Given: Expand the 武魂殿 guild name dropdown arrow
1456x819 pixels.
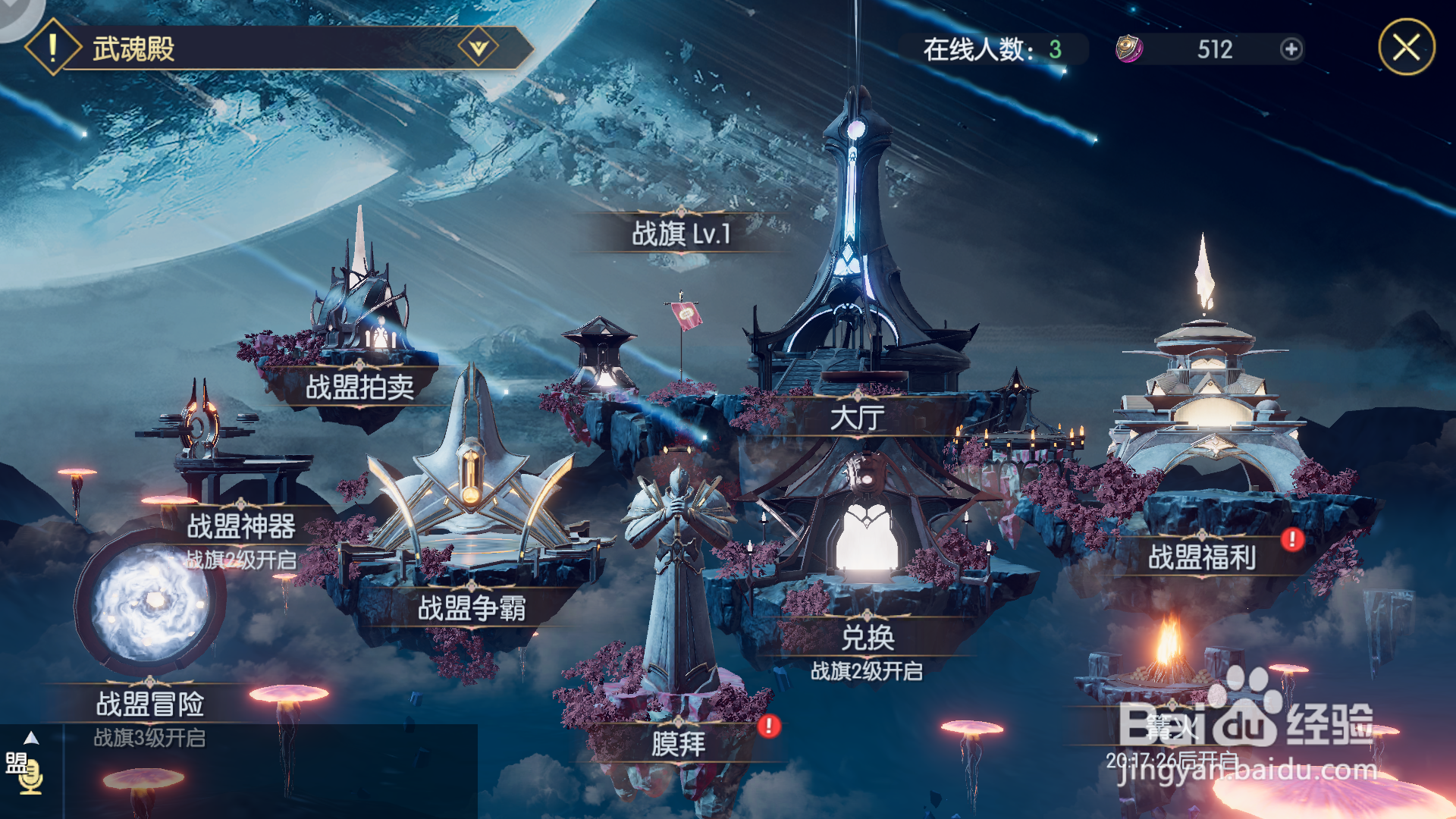Looking at the screenshot, I should pyautogui.click(x=479, y=49).
